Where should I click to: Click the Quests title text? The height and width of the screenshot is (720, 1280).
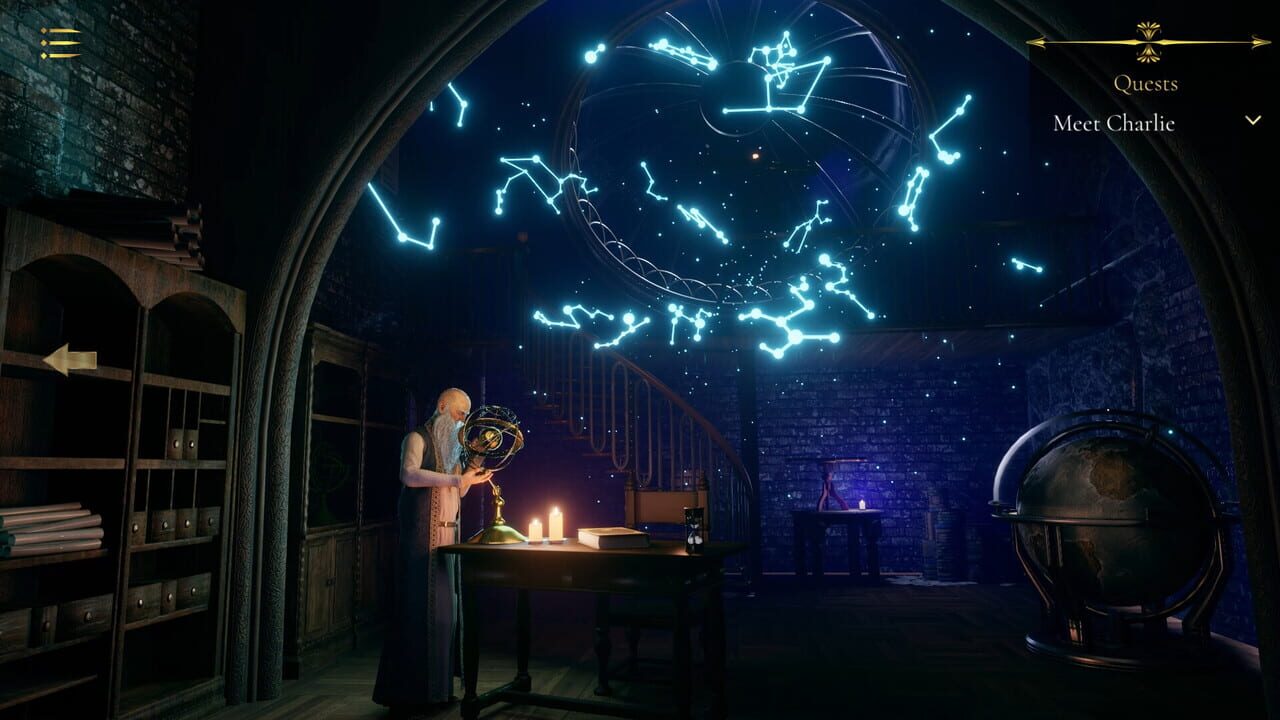click(x=1145, y=84)
